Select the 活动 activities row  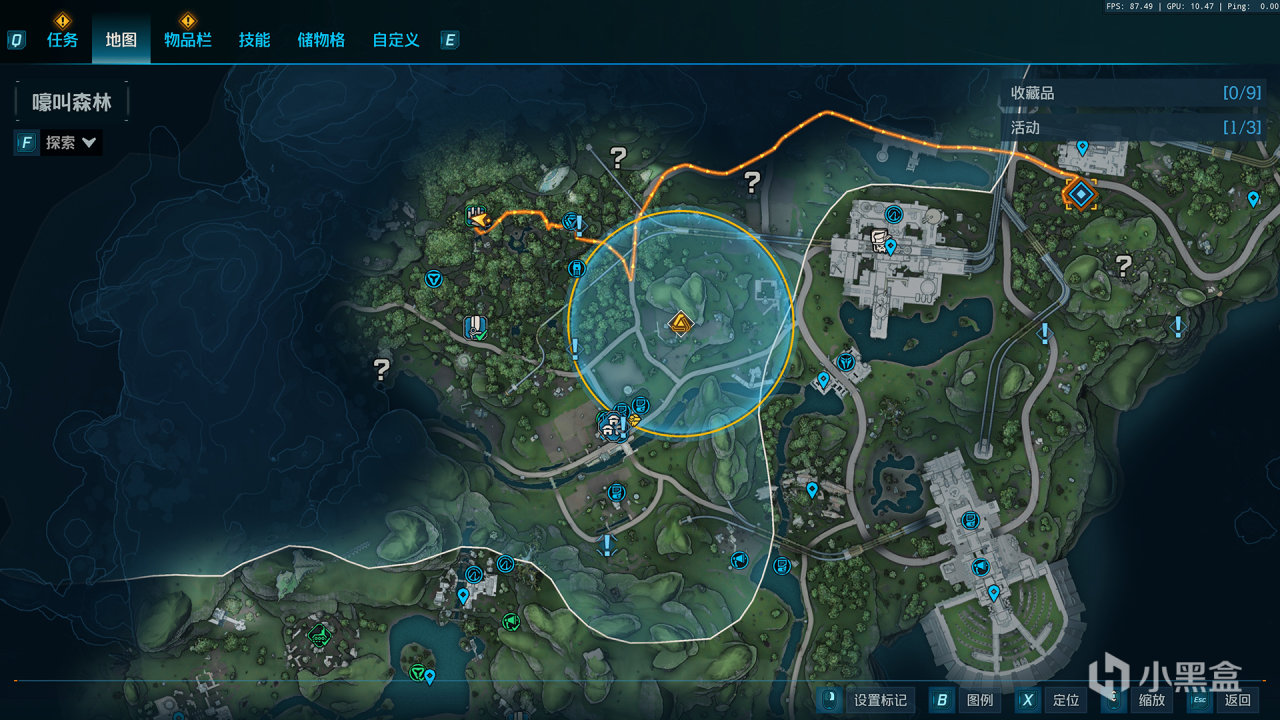tap(1135, 127)
